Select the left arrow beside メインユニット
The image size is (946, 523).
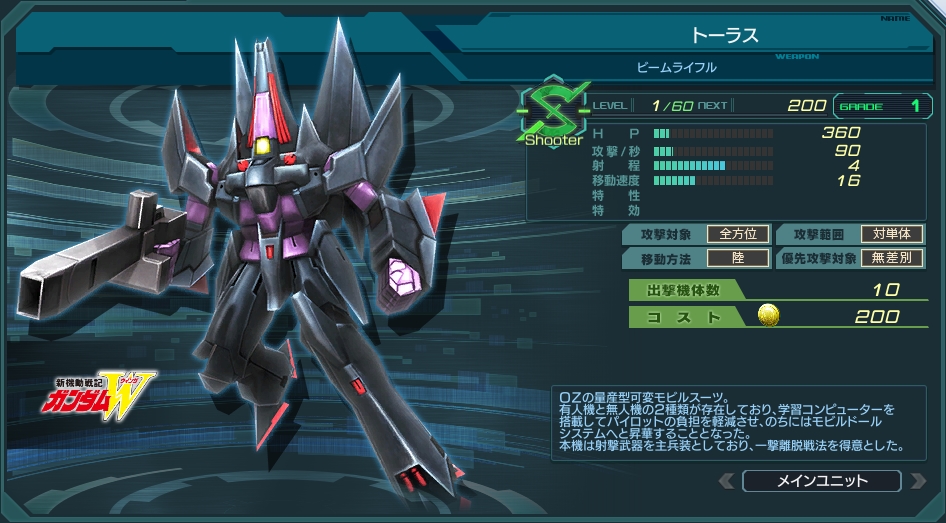click(x=727, y=481)
